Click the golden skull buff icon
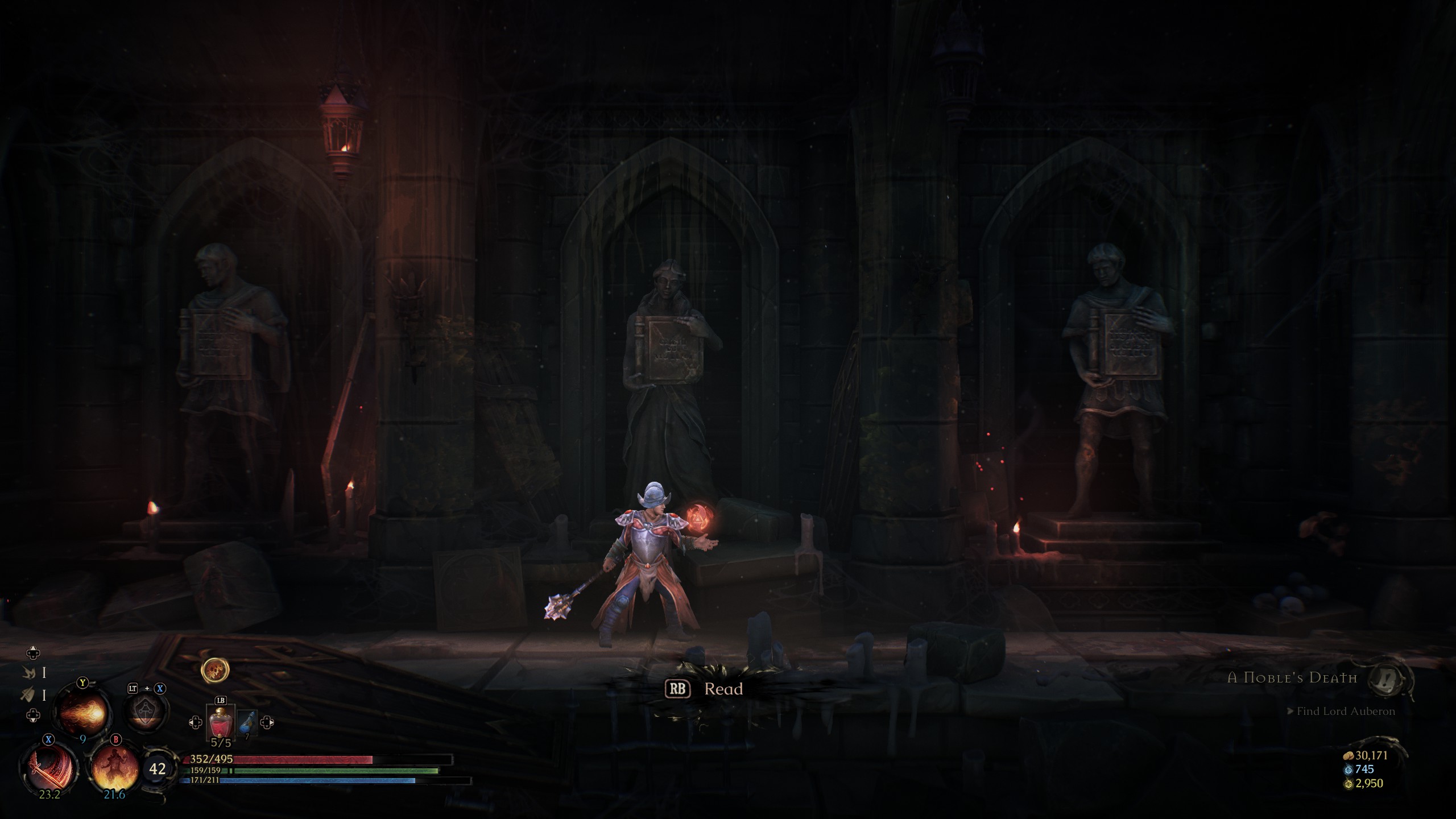This screenshot has height=819, width=1456. 215,671
